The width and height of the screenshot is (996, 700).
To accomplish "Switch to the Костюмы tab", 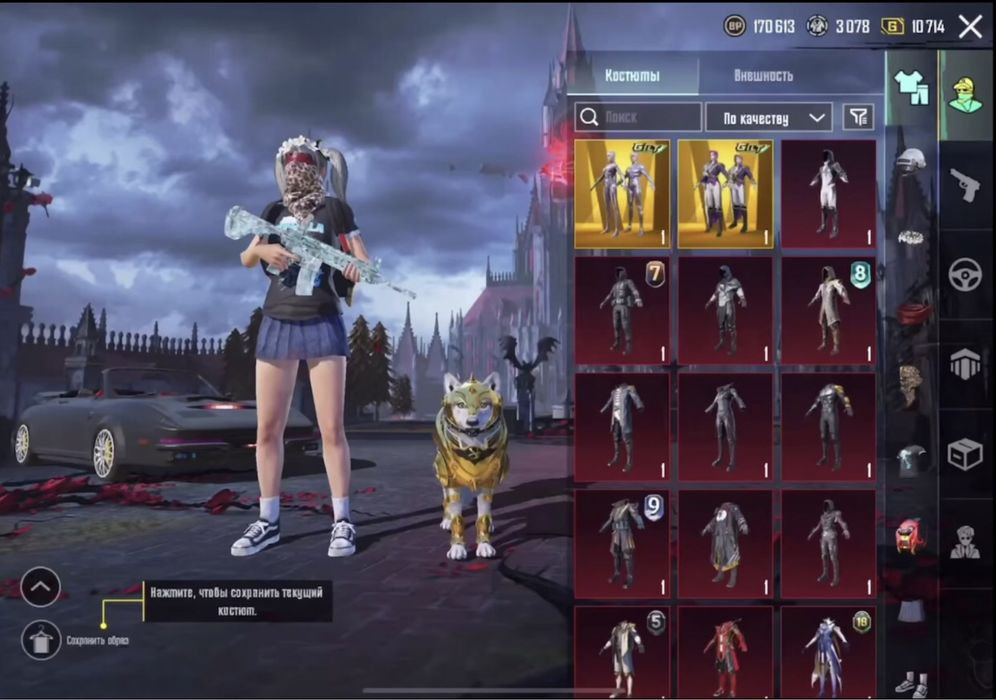I will tap(632, 76).
